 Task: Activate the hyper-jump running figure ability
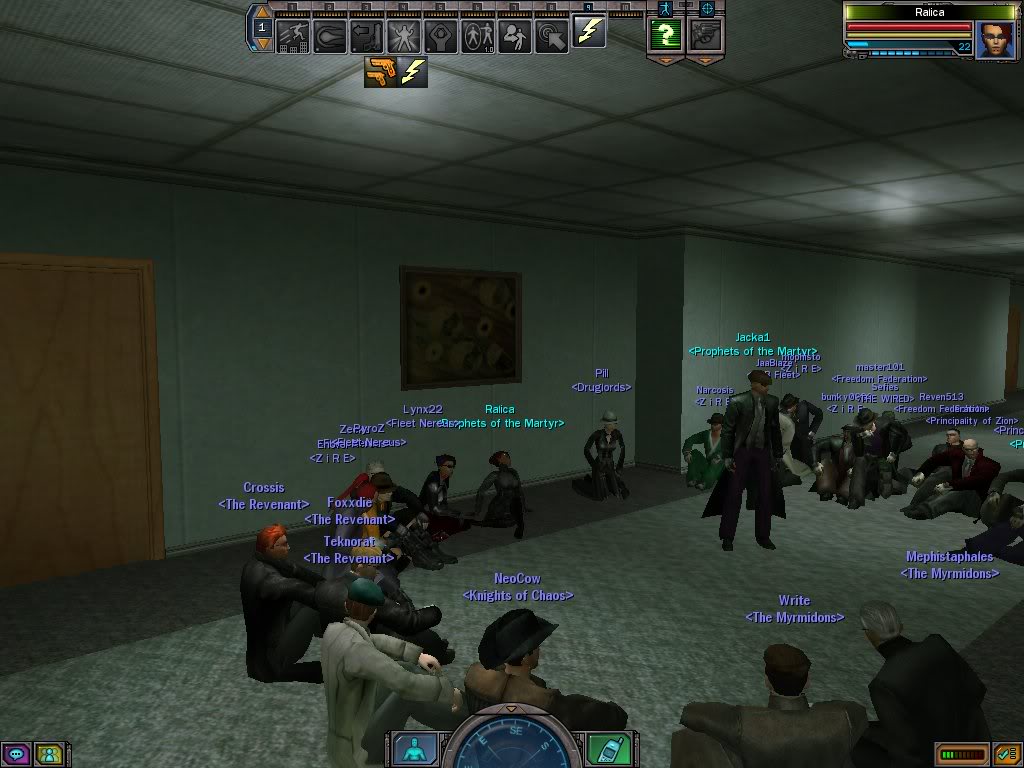tap(293, 36)
